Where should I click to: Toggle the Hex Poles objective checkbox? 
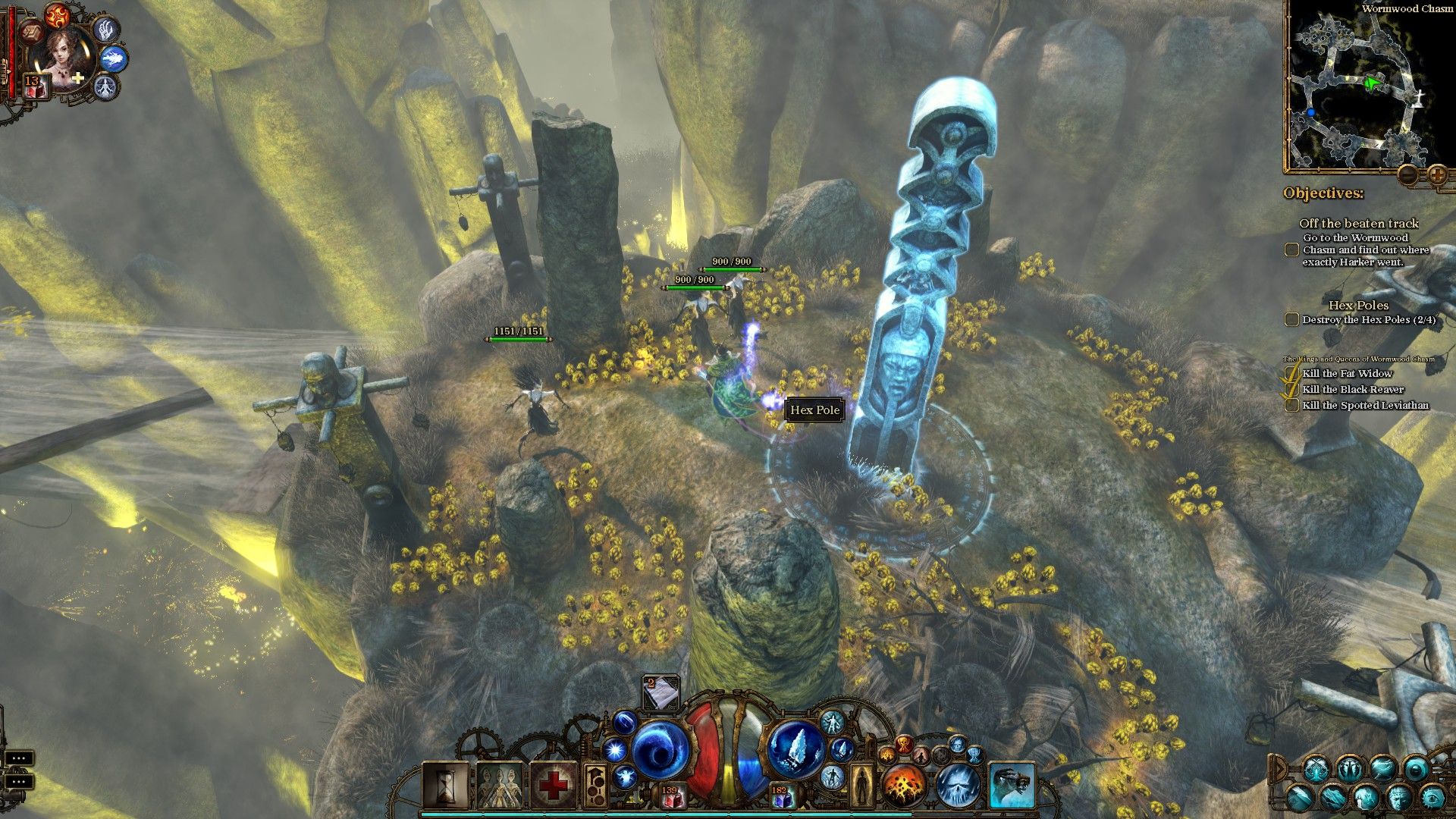pos(1291,320)
